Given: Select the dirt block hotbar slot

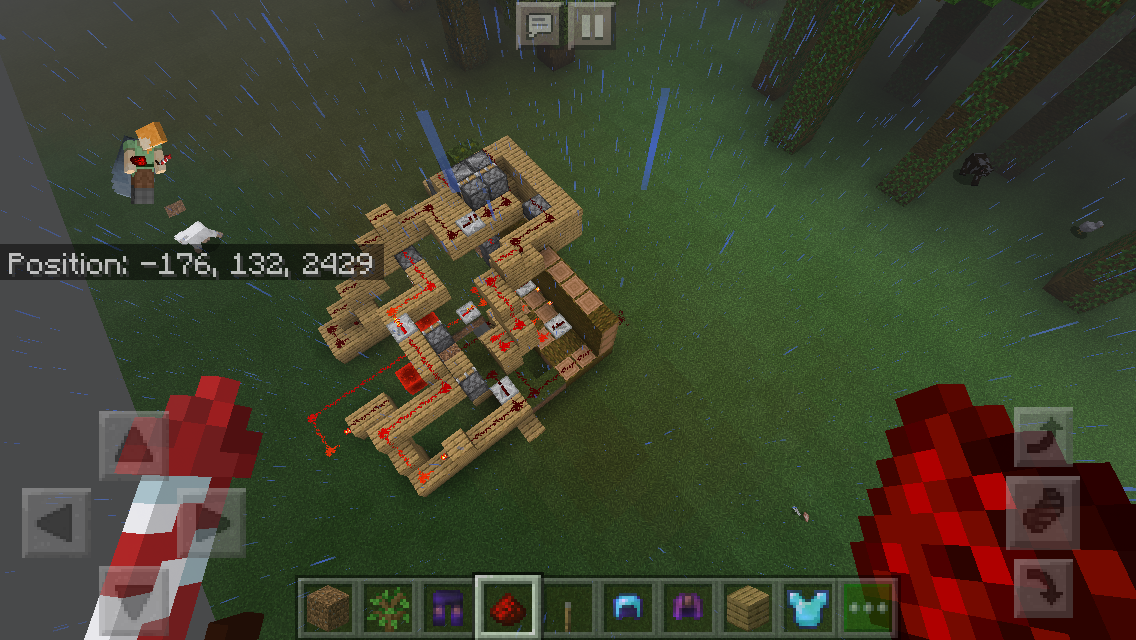Looking at the screenshot, I should [x=329, y=607].
